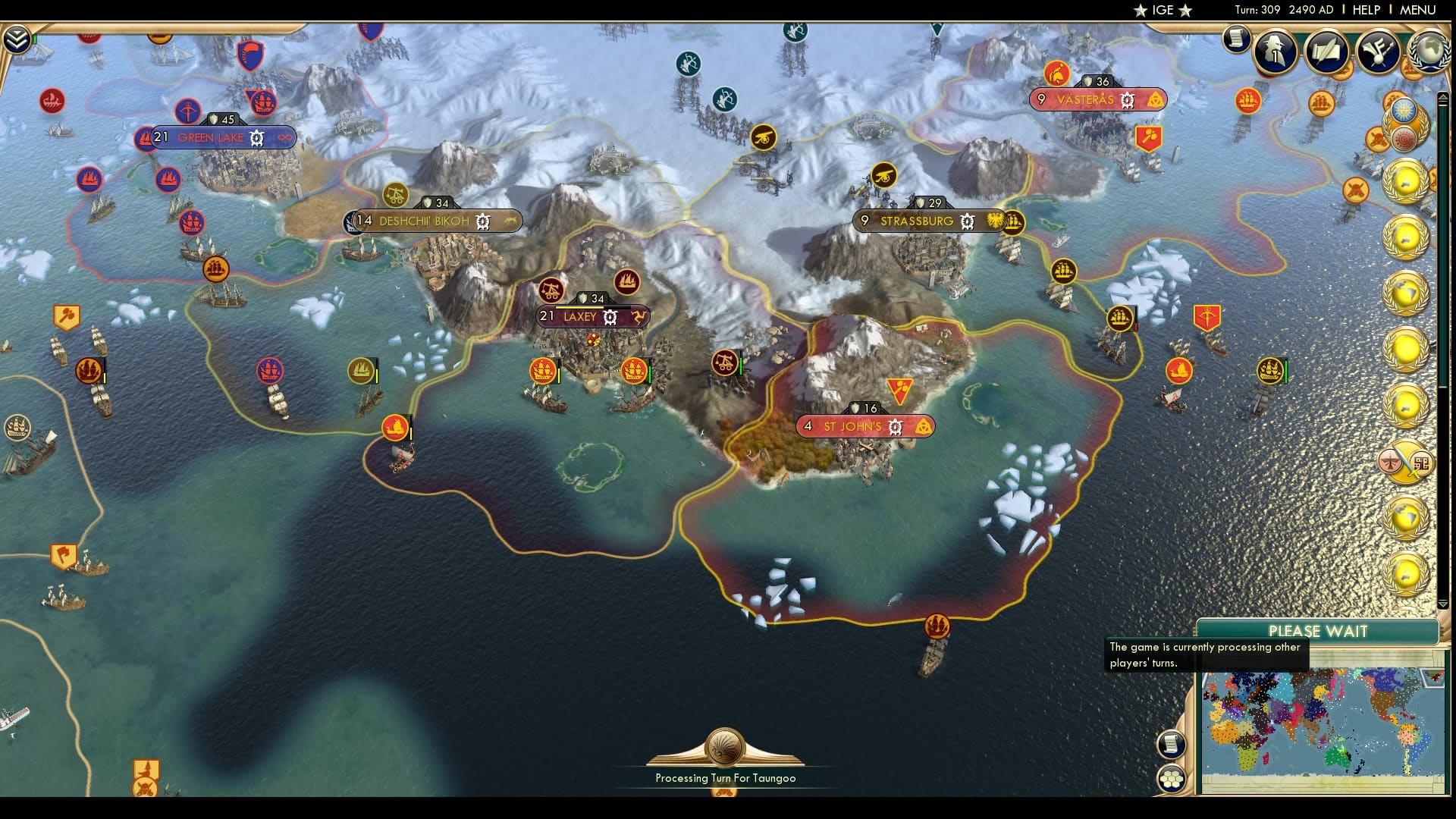Select the Green Lake city banner
This screenshot has height=819, width=1456.
tap(211, 138)
